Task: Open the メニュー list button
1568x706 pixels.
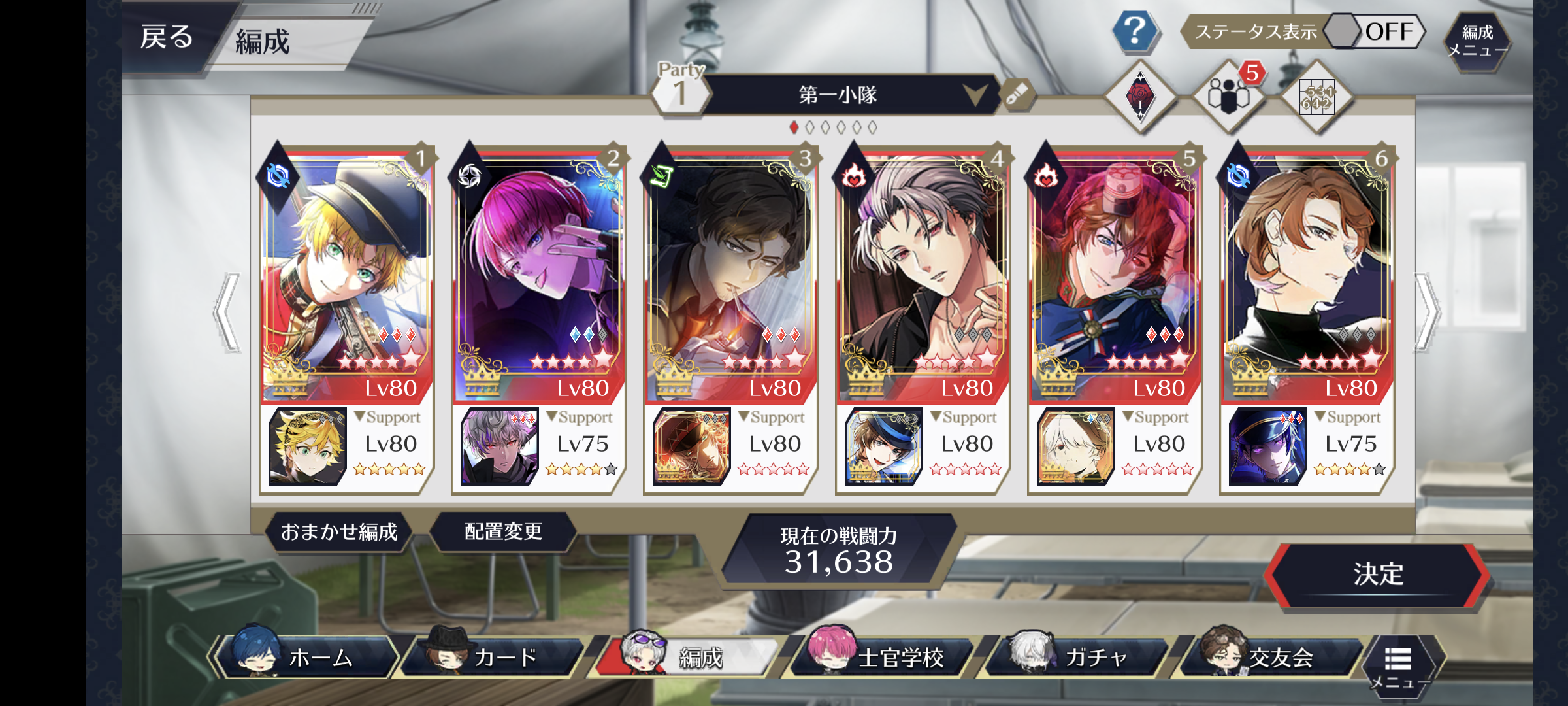Action: click(1399, 664)
